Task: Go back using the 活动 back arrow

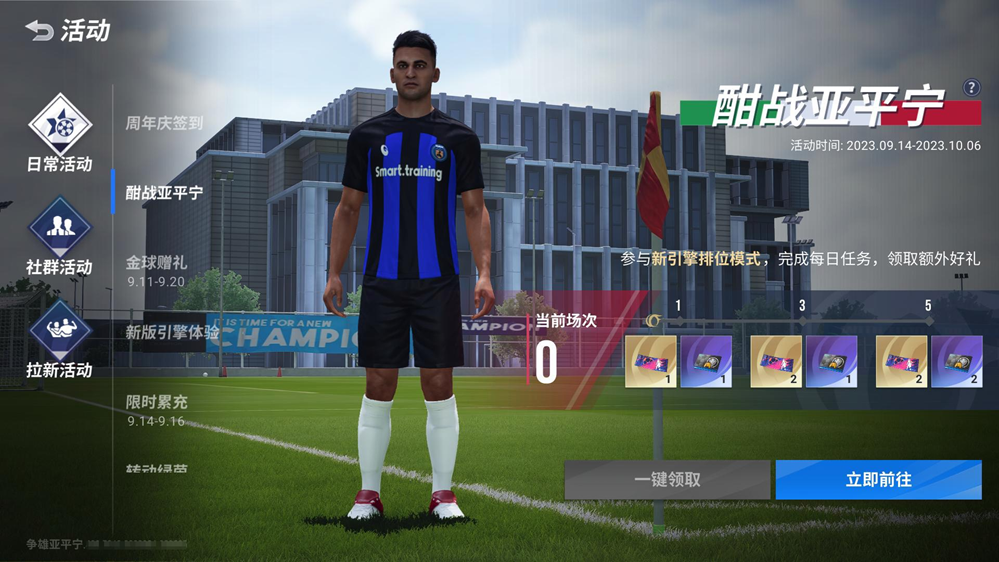Action: tap(40, 31)
